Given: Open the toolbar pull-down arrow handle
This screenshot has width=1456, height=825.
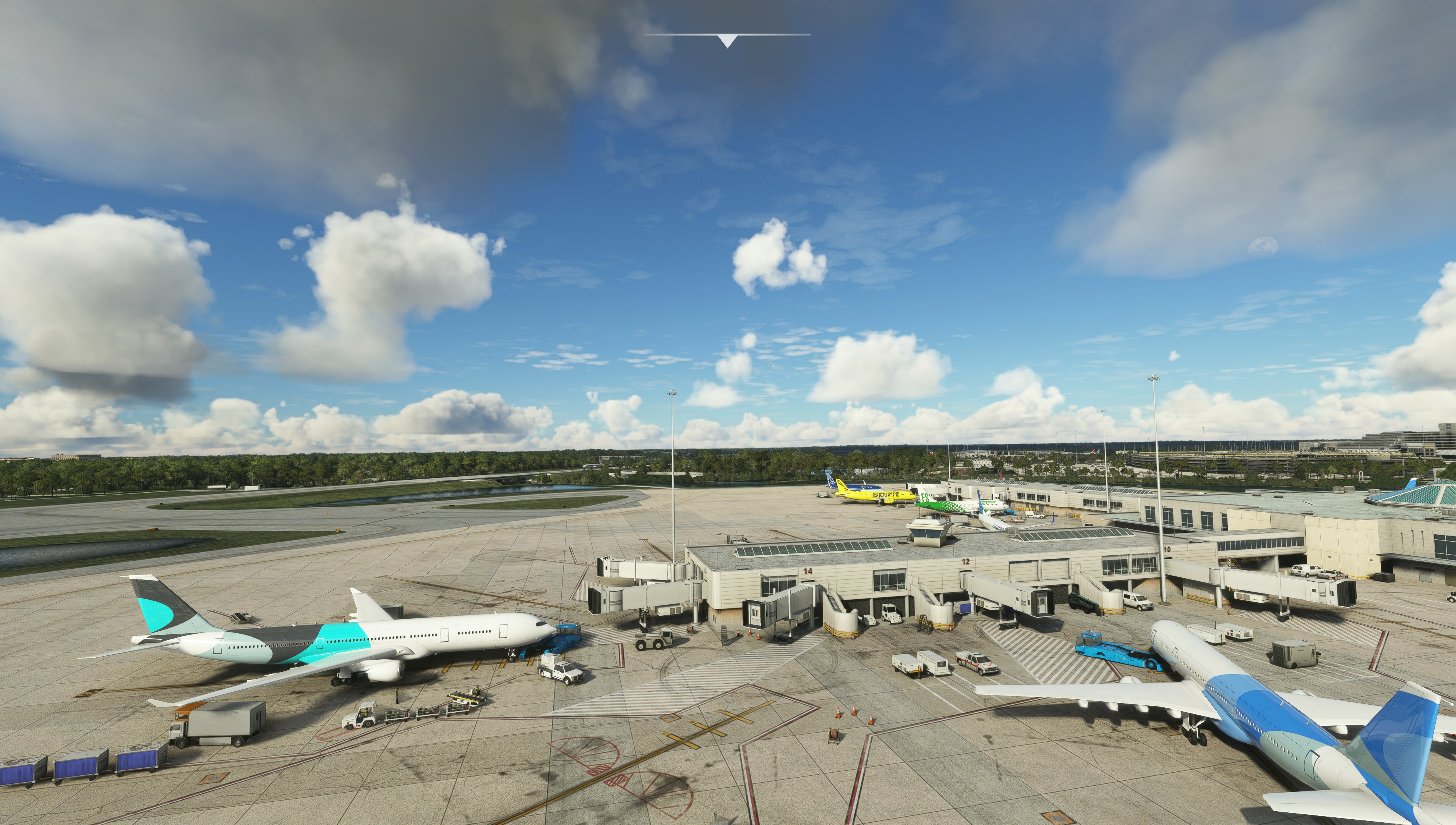Looking at the screenshot, I should coord(727,40).
